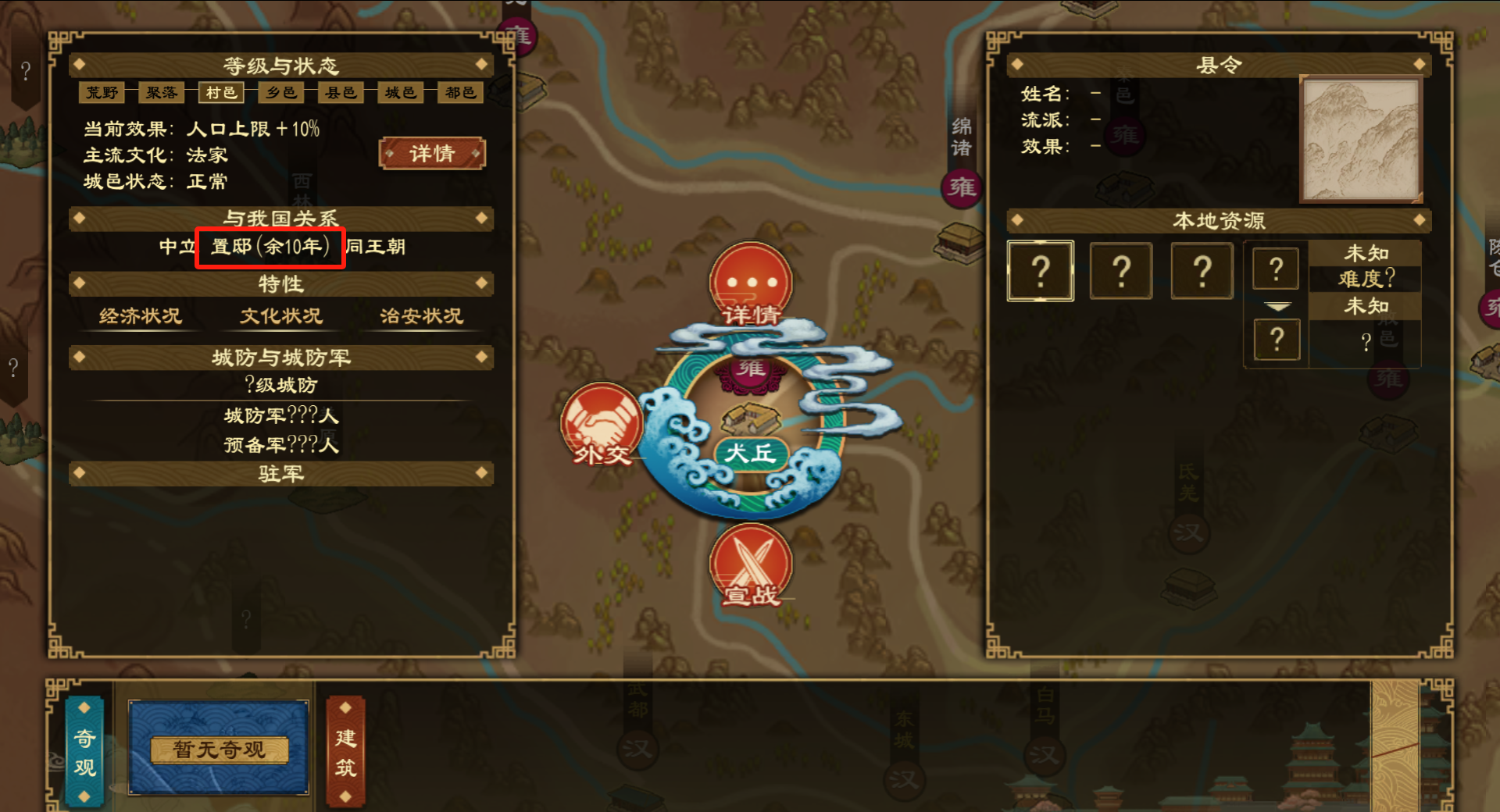This screenshot has height=812, width=1500.
Task: Show the 治安状况 trait
Action: [422, 316]
